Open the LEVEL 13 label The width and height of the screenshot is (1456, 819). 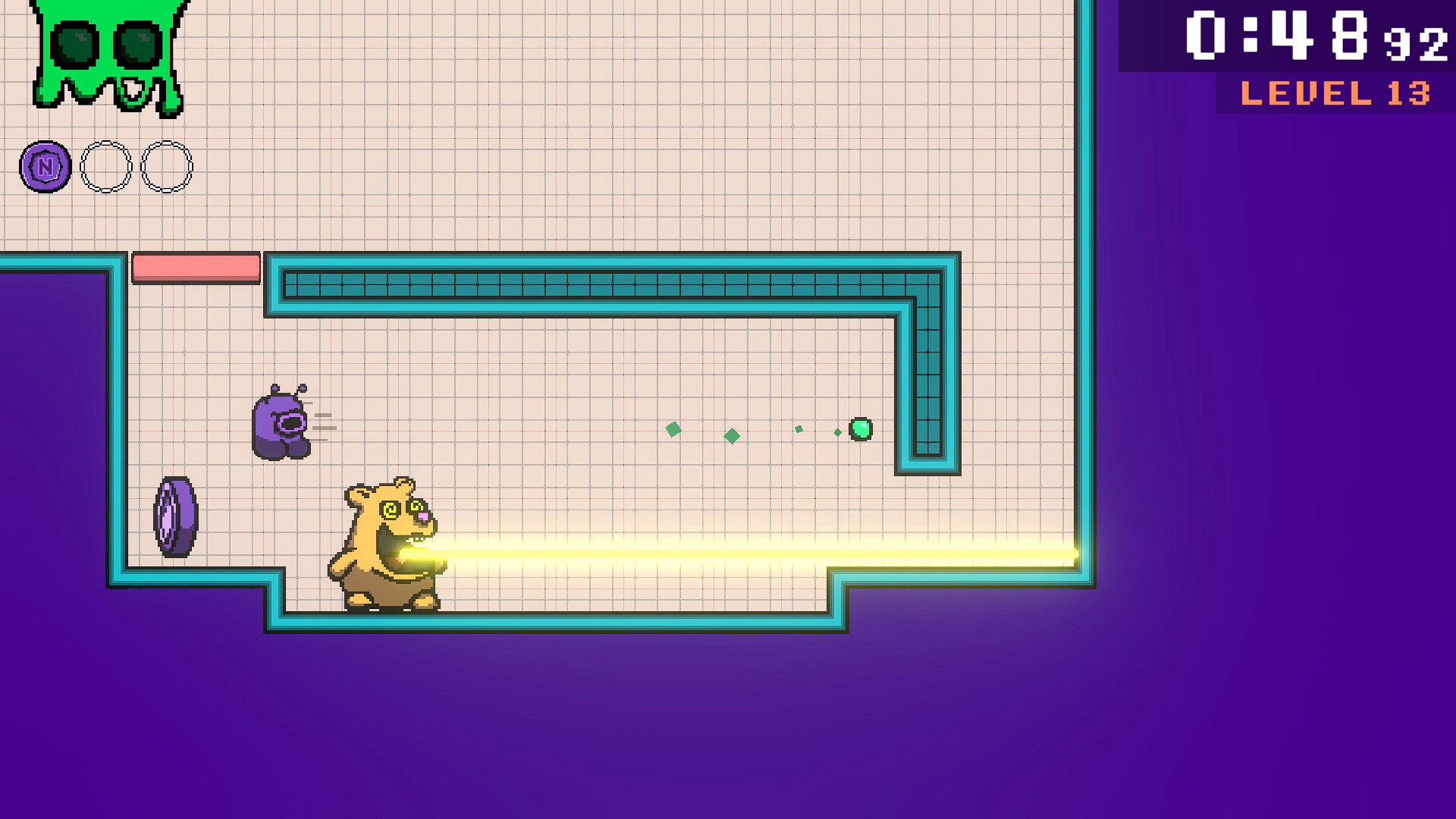1335,93
